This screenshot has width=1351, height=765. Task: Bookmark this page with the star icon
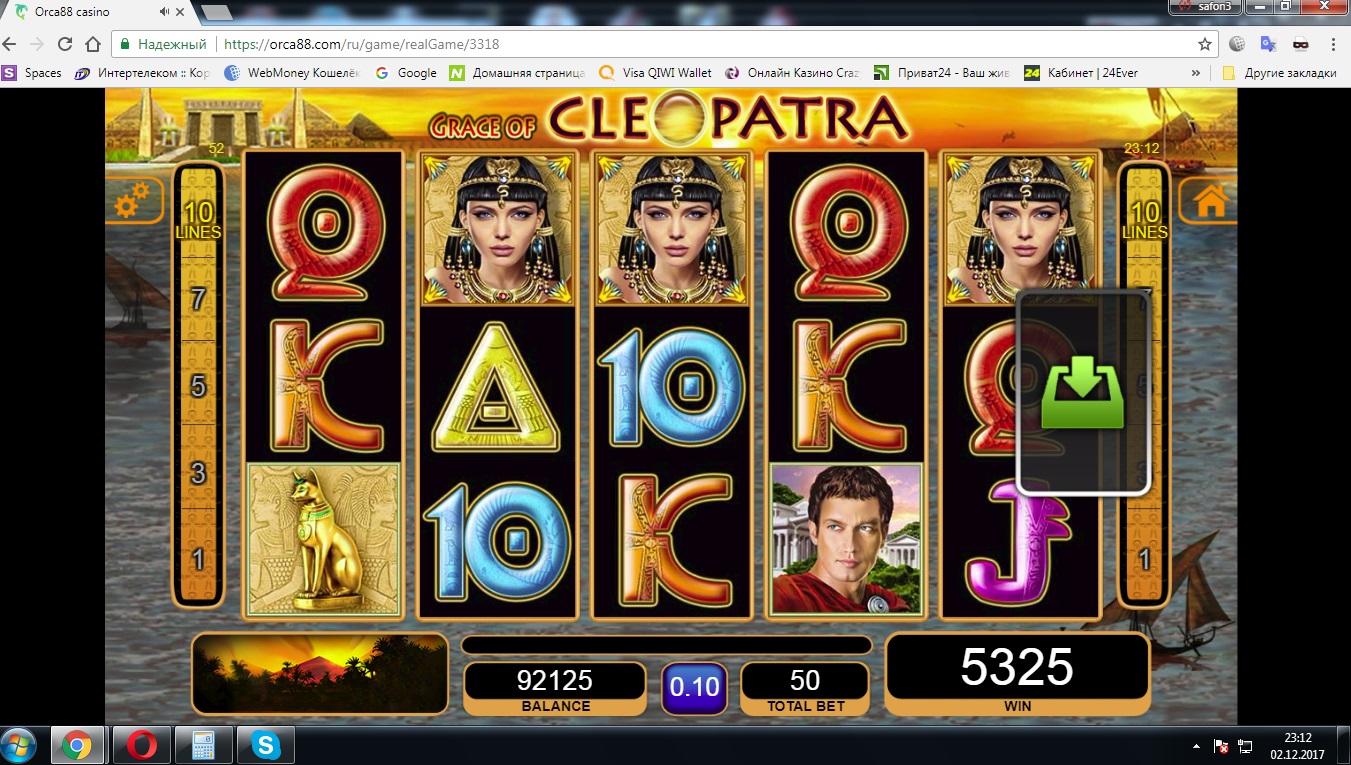[1205, 44]
